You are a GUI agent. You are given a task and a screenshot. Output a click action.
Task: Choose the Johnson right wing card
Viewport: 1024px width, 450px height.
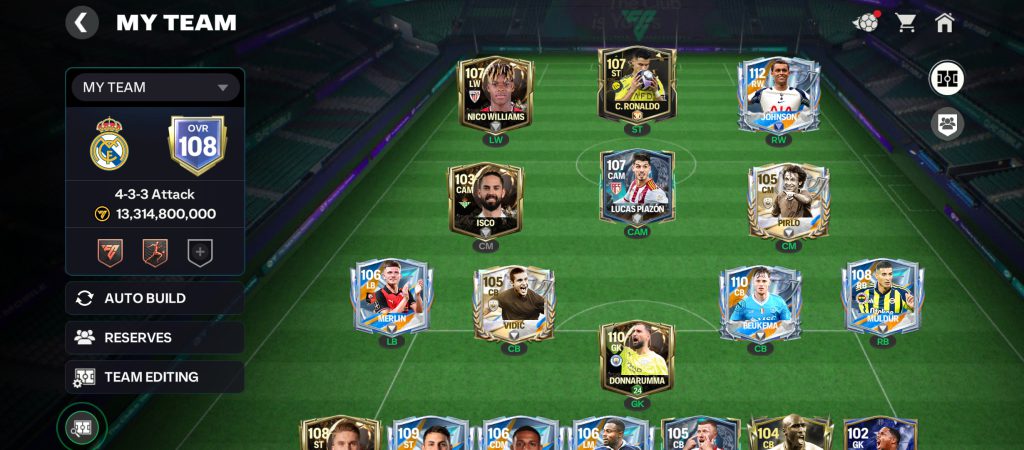click(778, 95)
